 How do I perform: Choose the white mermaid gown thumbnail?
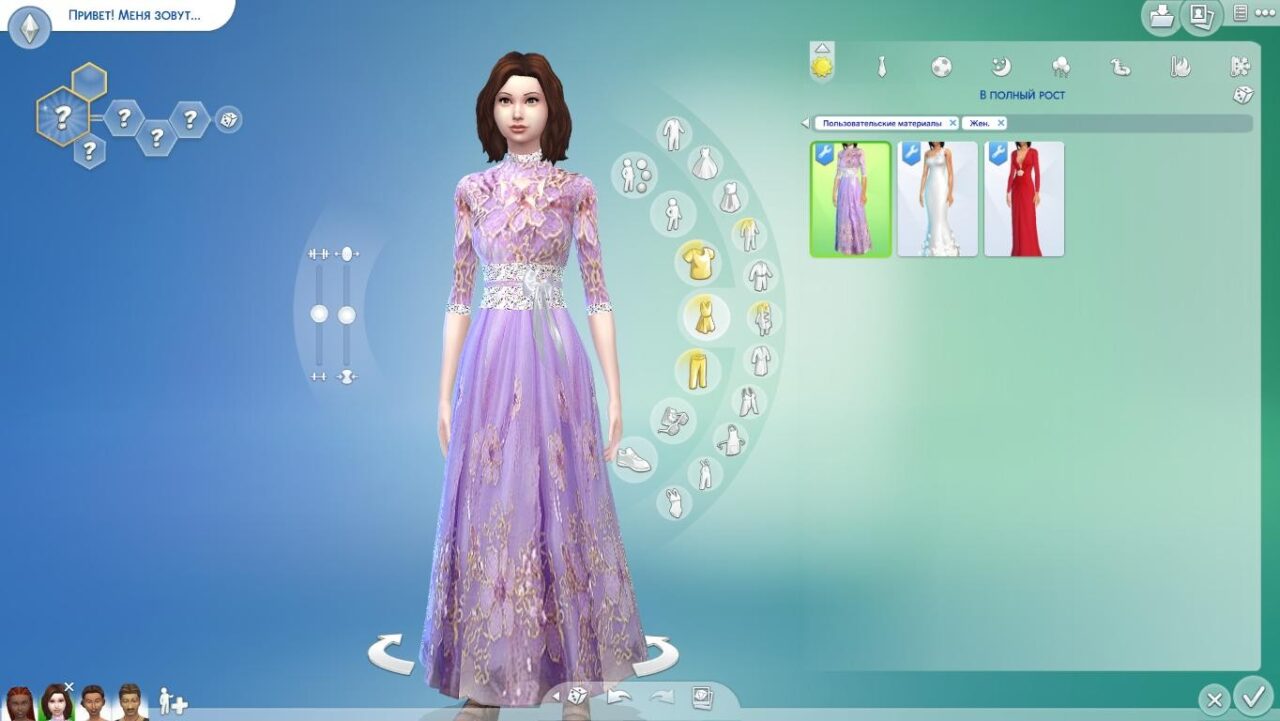(x=937, y=199)
